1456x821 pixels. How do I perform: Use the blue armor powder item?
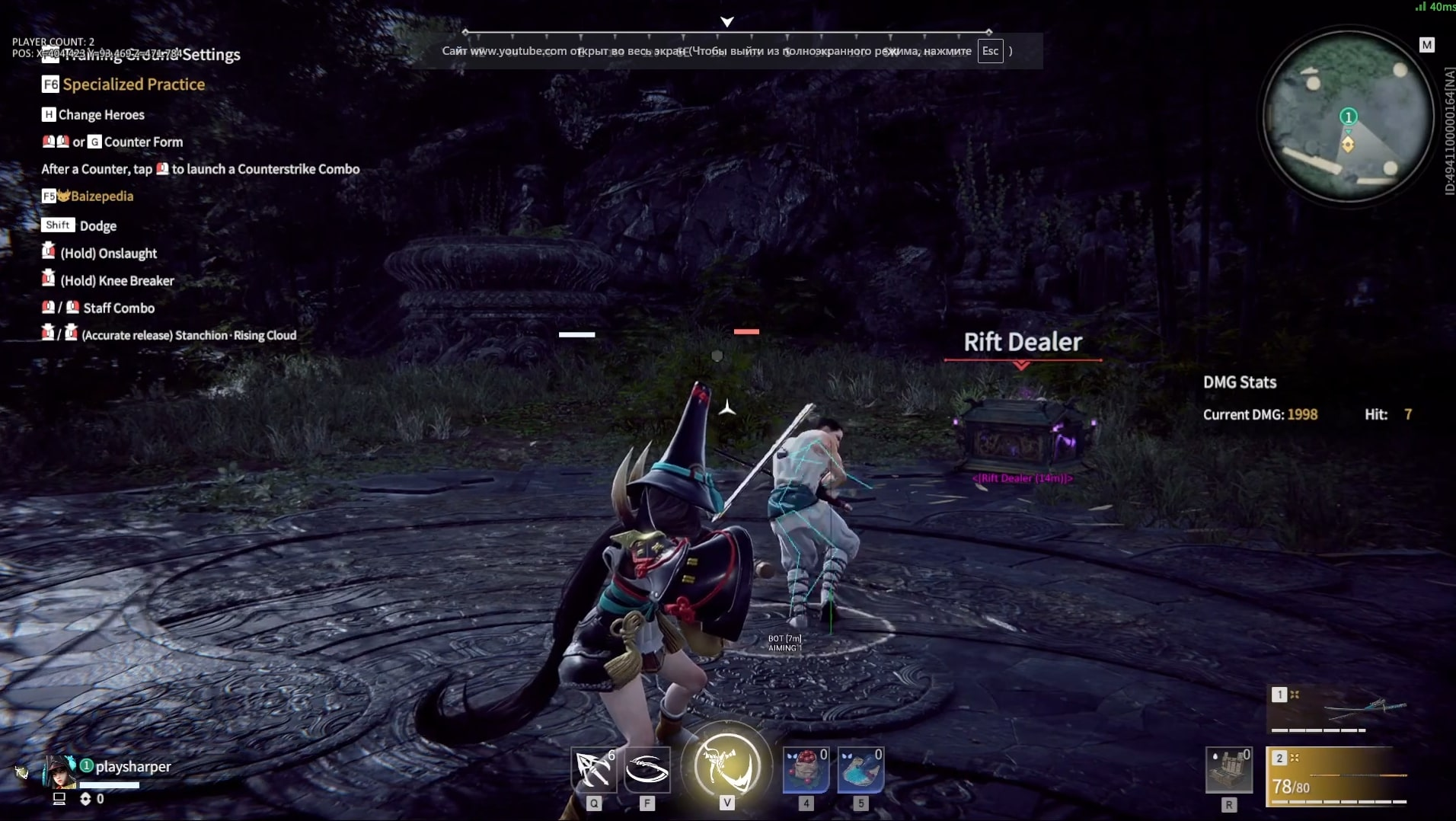(861, 769)
